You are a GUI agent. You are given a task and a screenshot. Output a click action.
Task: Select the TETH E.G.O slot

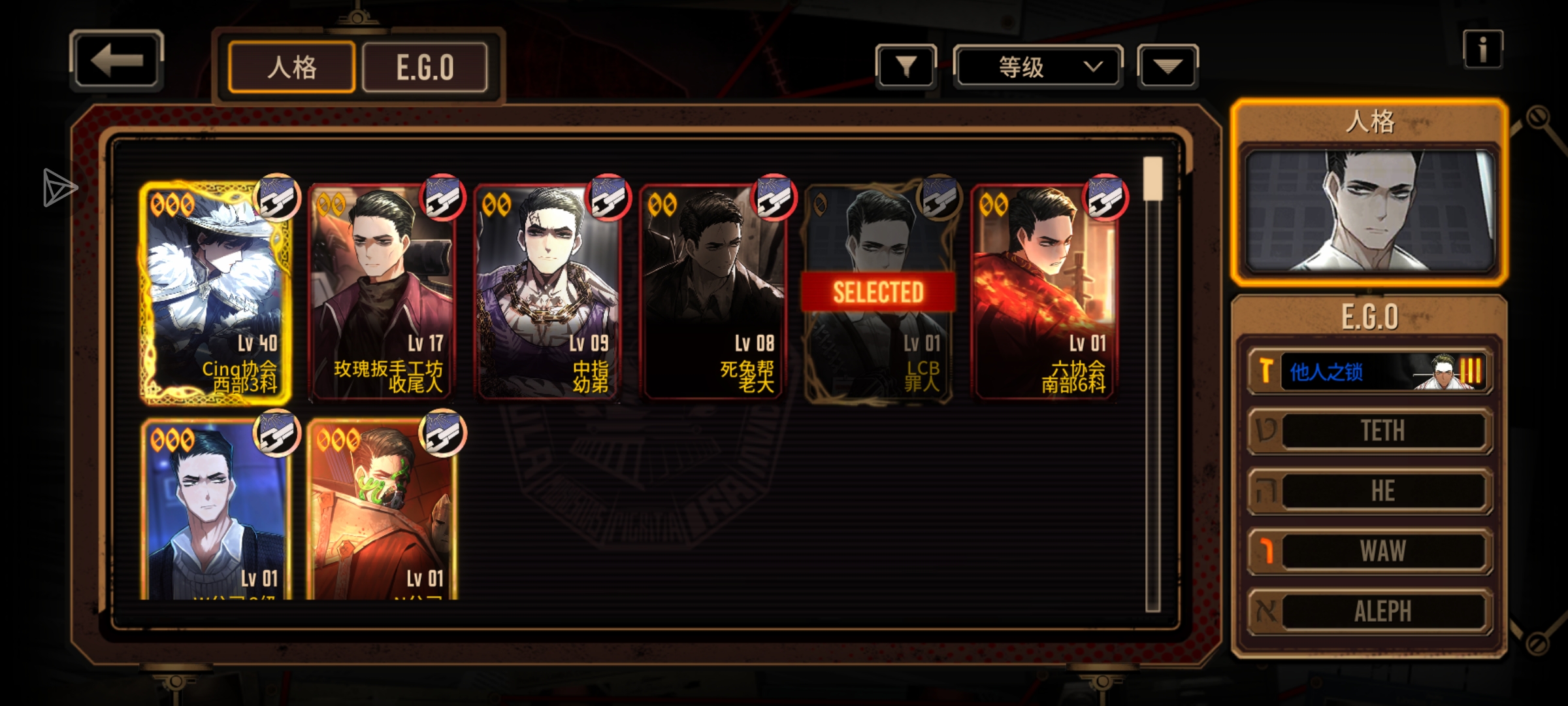tap(1370, 431)
